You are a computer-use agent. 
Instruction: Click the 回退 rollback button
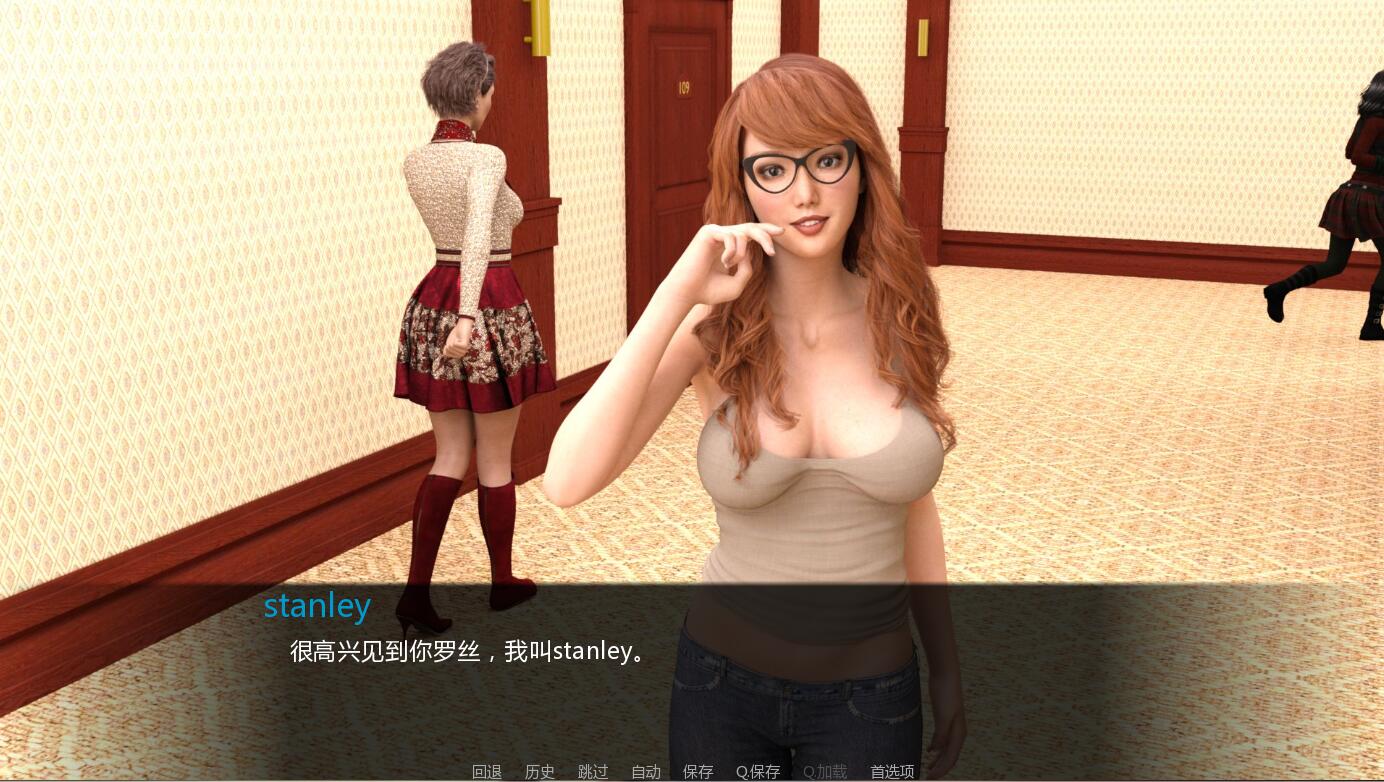[x=486, y=771]
